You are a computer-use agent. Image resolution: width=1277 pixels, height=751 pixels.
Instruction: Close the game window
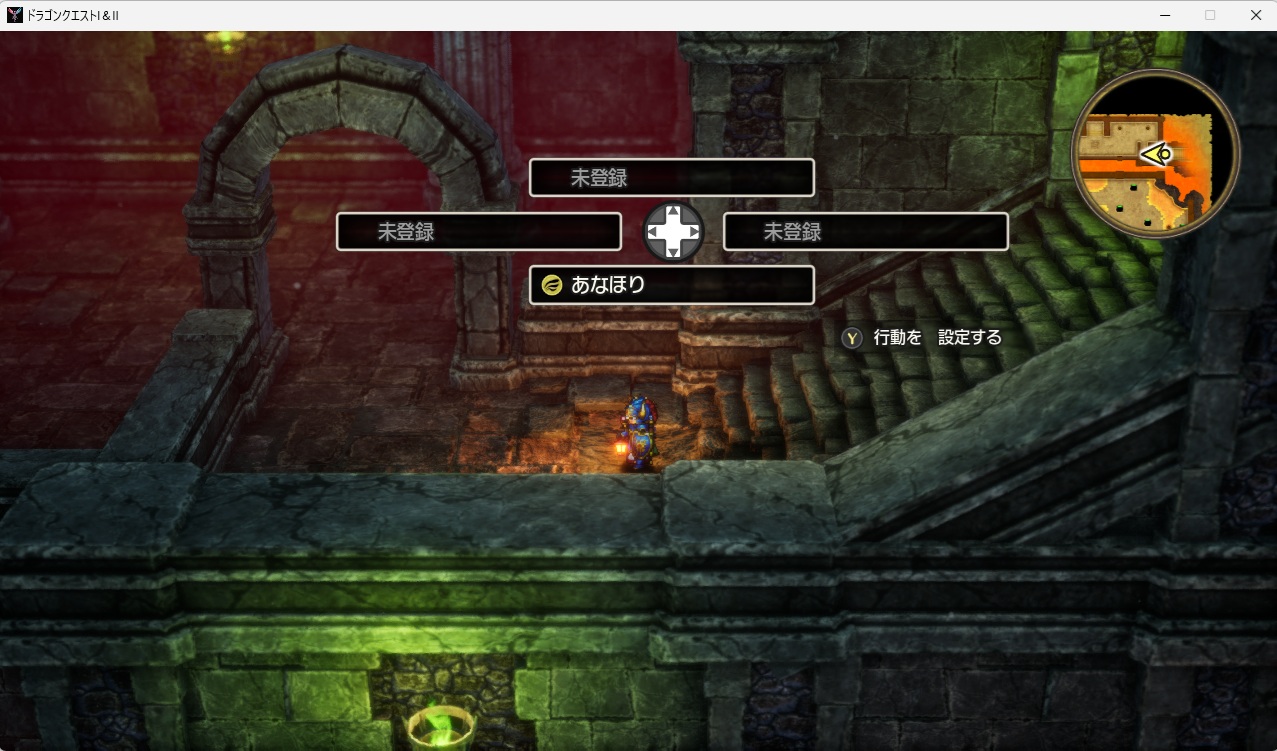pyautogui.click(x=1255, y=15)
